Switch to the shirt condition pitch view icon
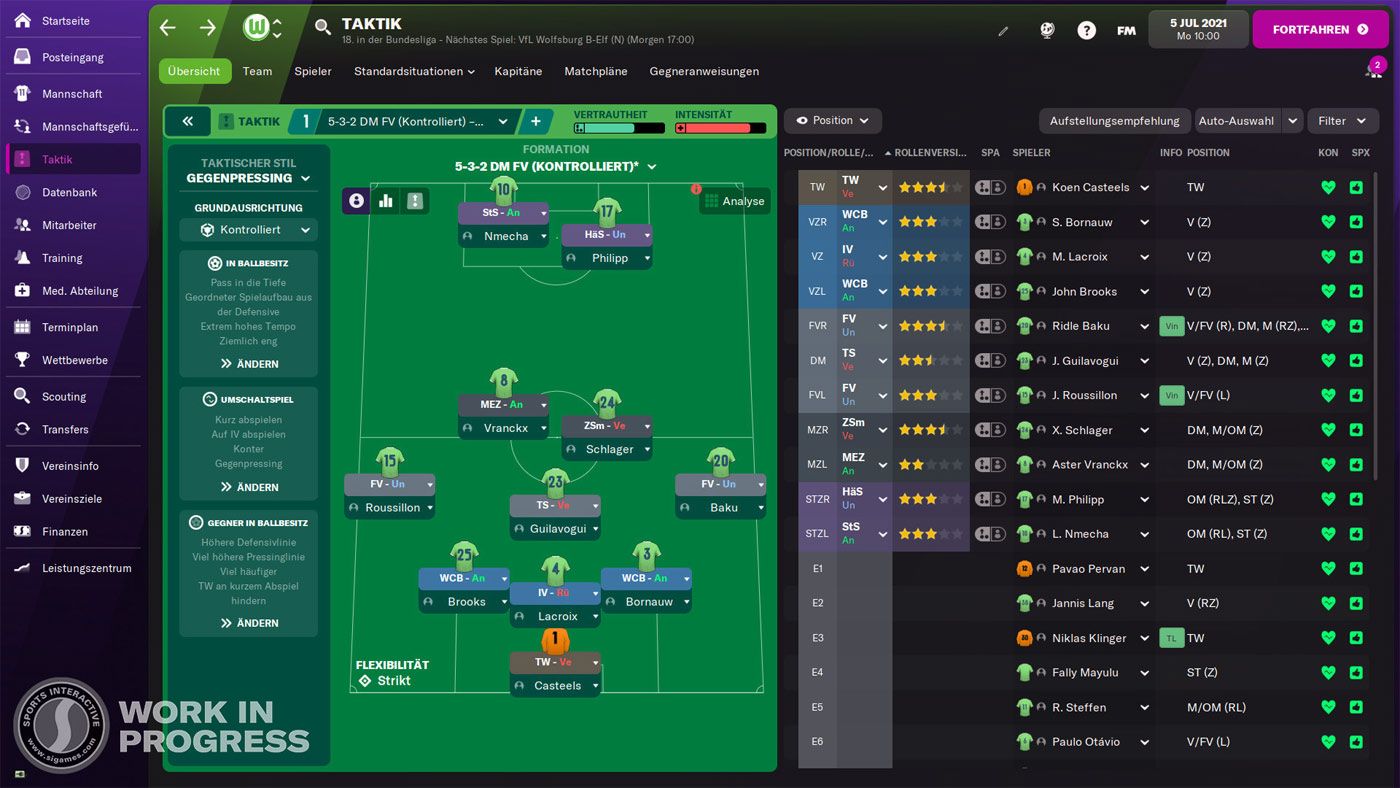 click(x=415, y=201)
